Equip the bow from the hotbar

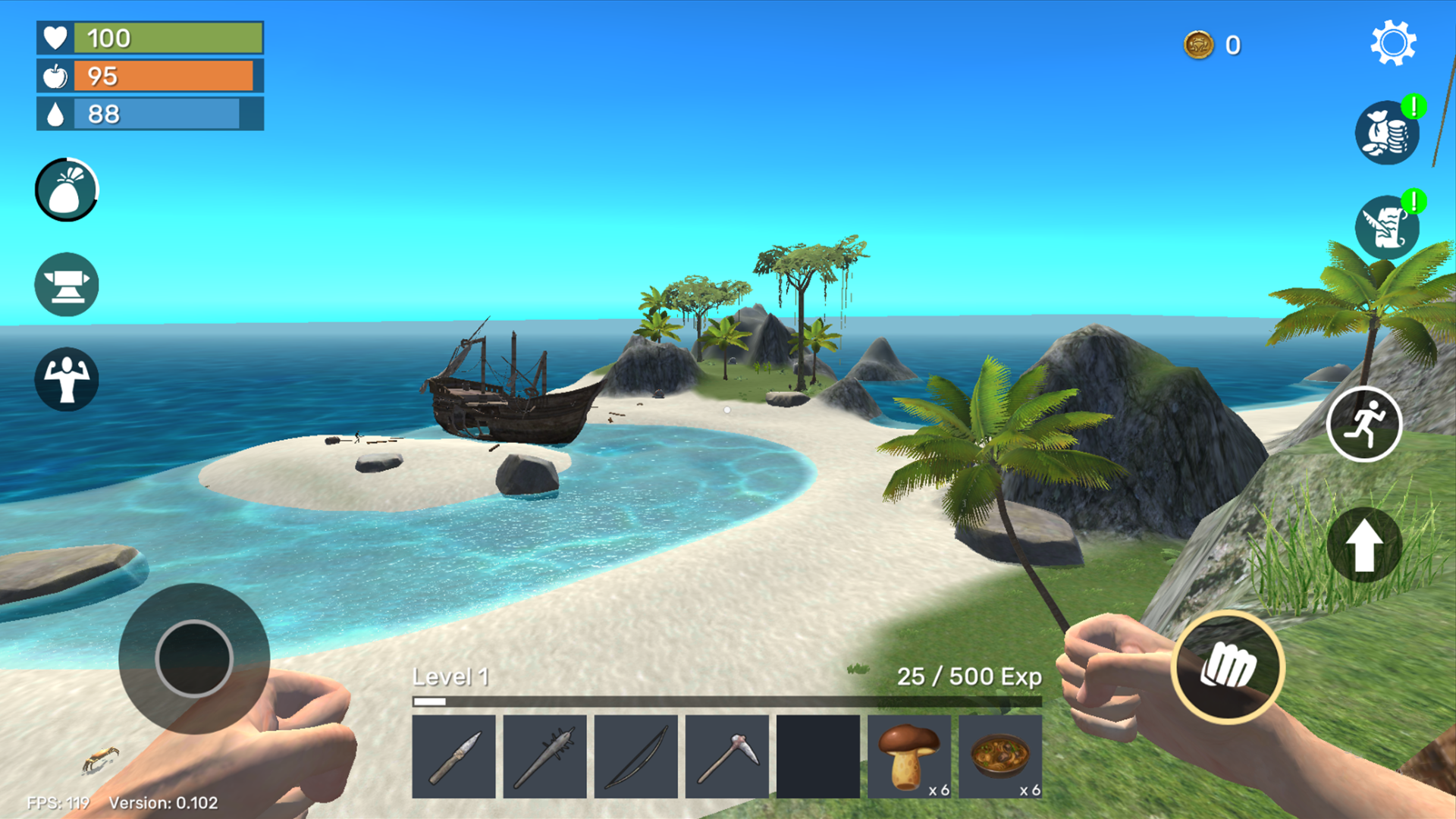pos(636,757)
